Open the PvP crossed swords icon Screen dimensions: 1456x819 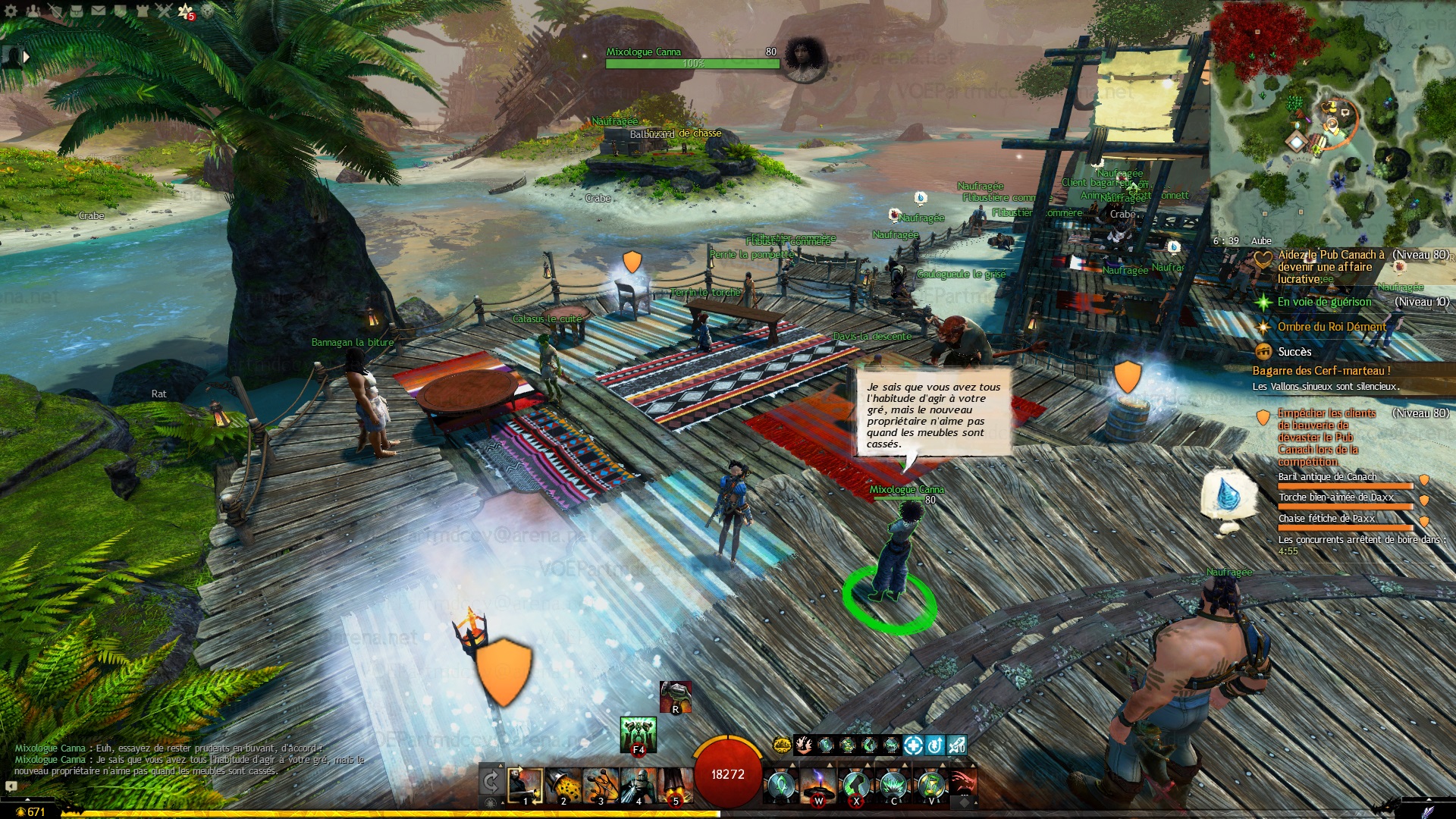164,11
